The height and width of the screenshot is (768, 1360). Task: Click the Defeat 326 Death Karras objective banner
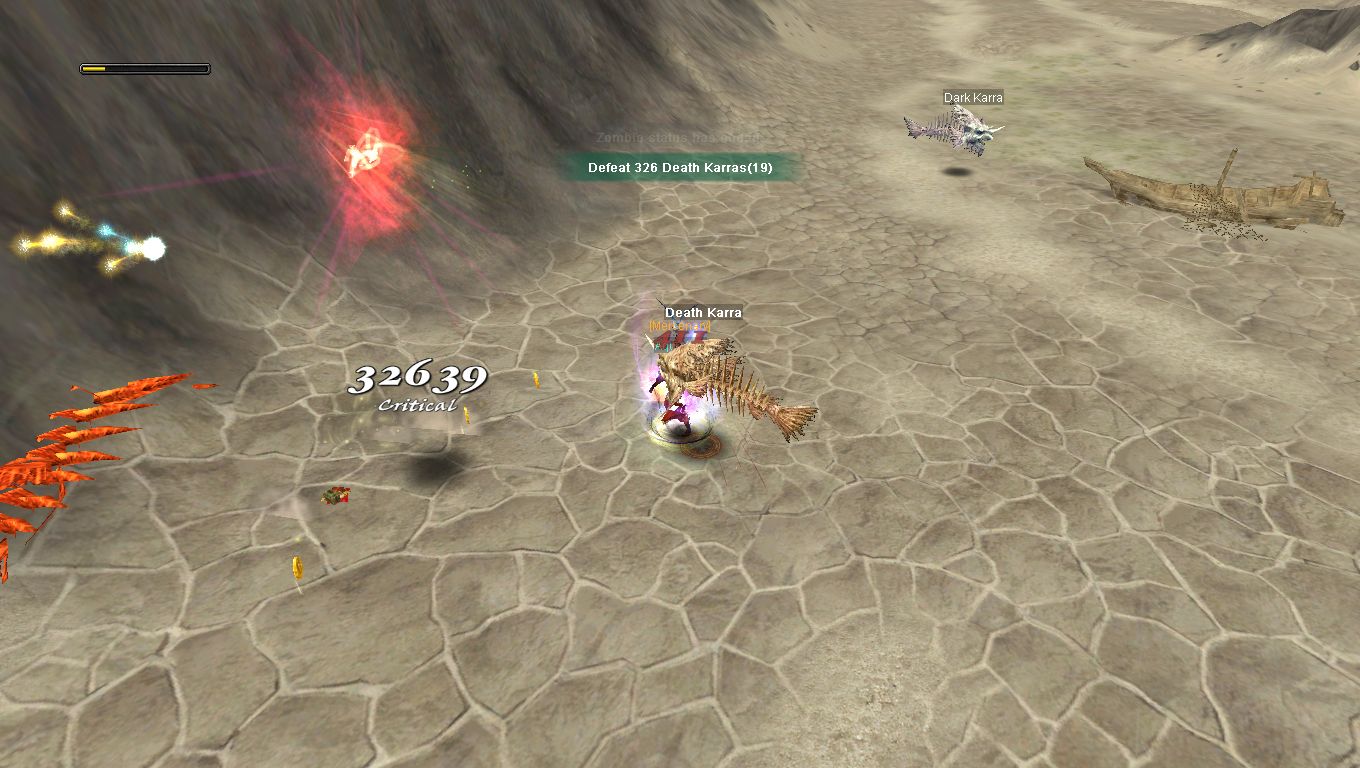(x=680, y=167)
